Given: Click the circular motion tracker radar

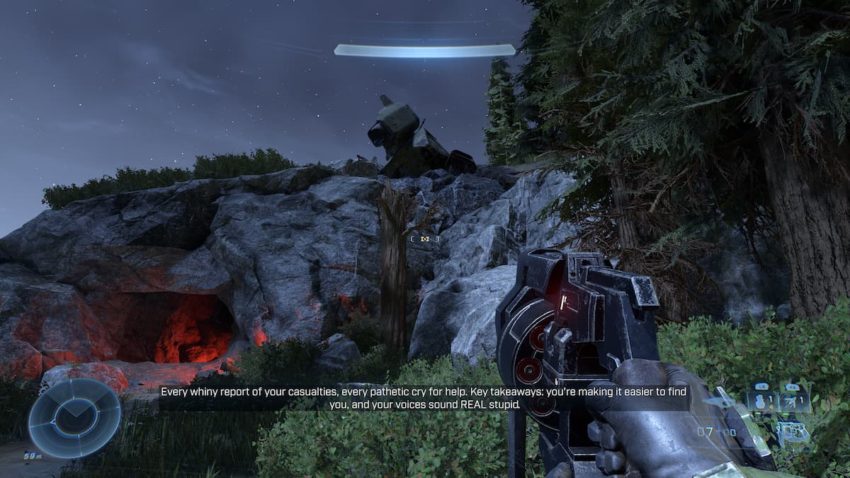Looking at the screenshot, I should click(x=74, y=416).
